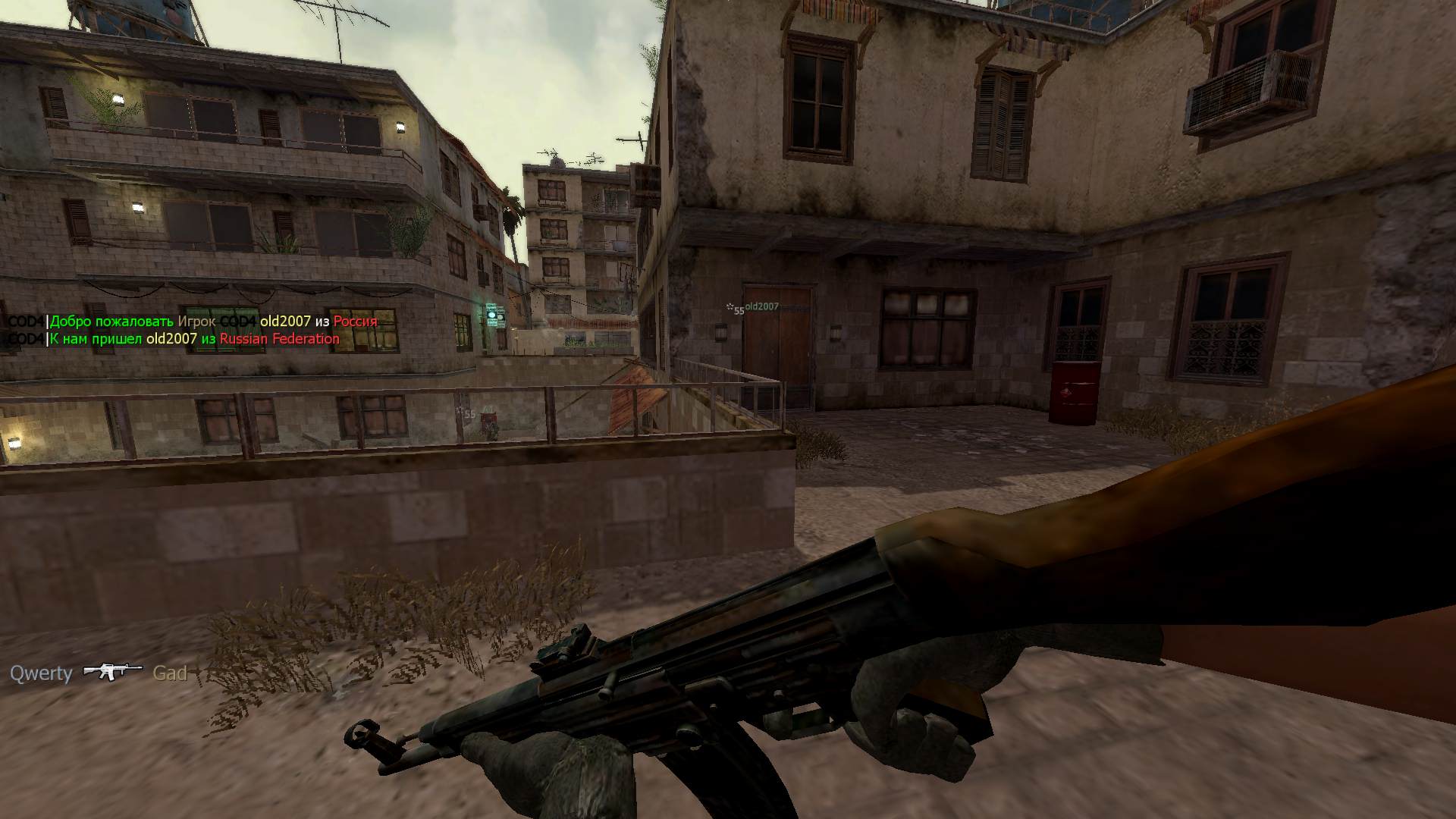This screenshot has height=819, width=1456.
Task: Click the rifle icon in the kill feed
Action: pyautogui.click(x=112, y=672)
